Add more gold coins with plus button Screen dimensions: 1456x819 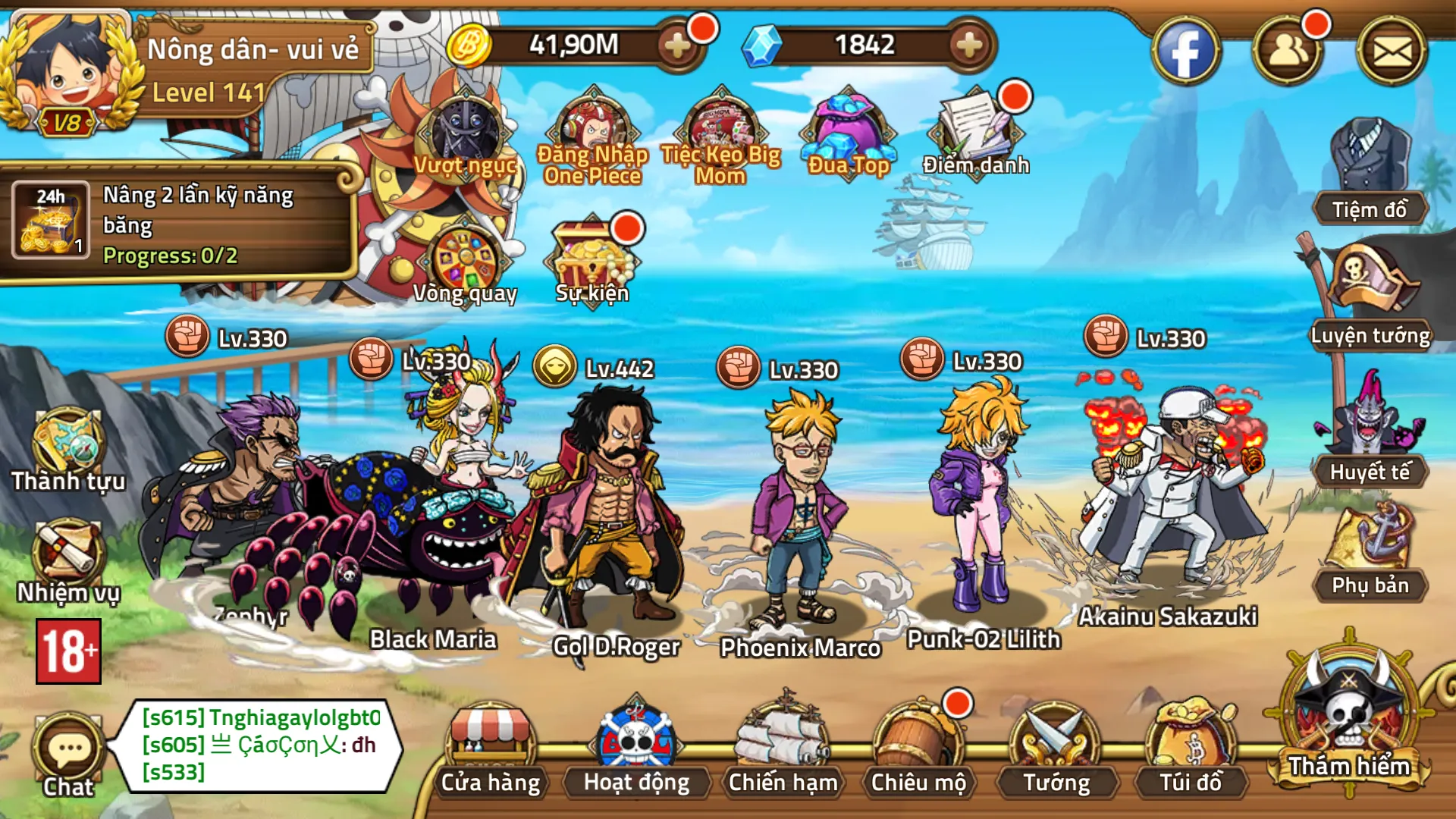click(676, 45)
